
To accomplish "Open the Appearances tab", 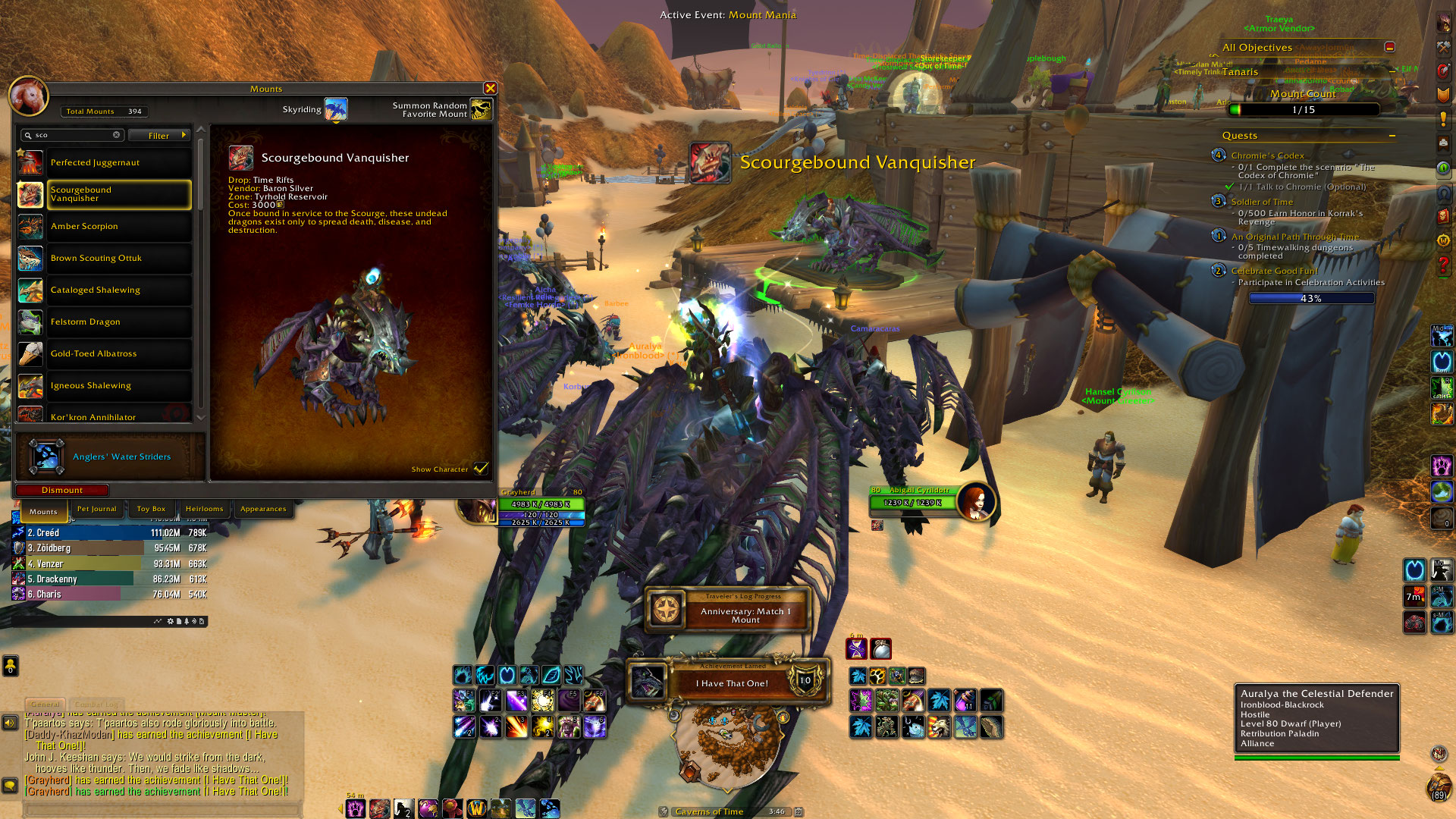I will point(263,509).
